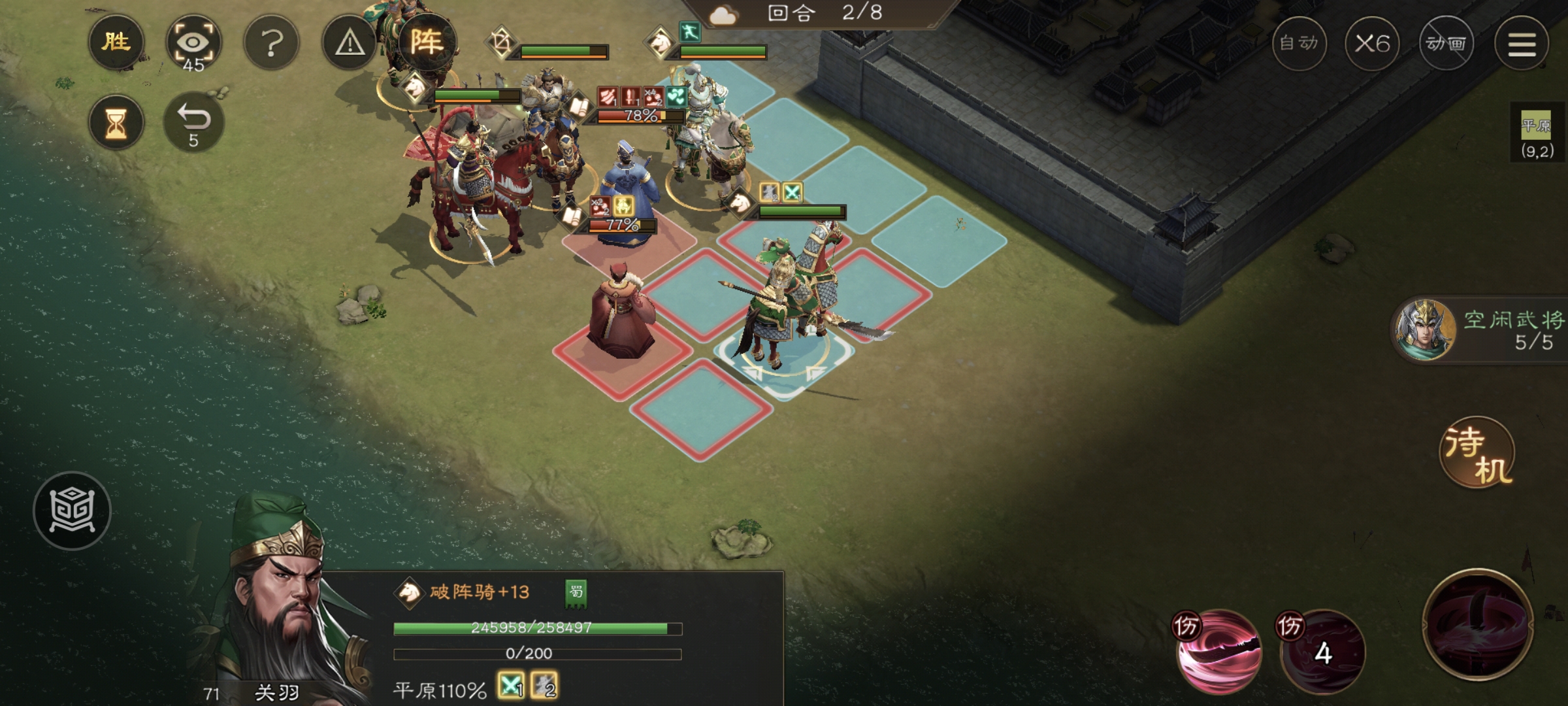Open the victory conditions 胜 button
Screen dimensions: 1568x706
[x=116, y=42]
